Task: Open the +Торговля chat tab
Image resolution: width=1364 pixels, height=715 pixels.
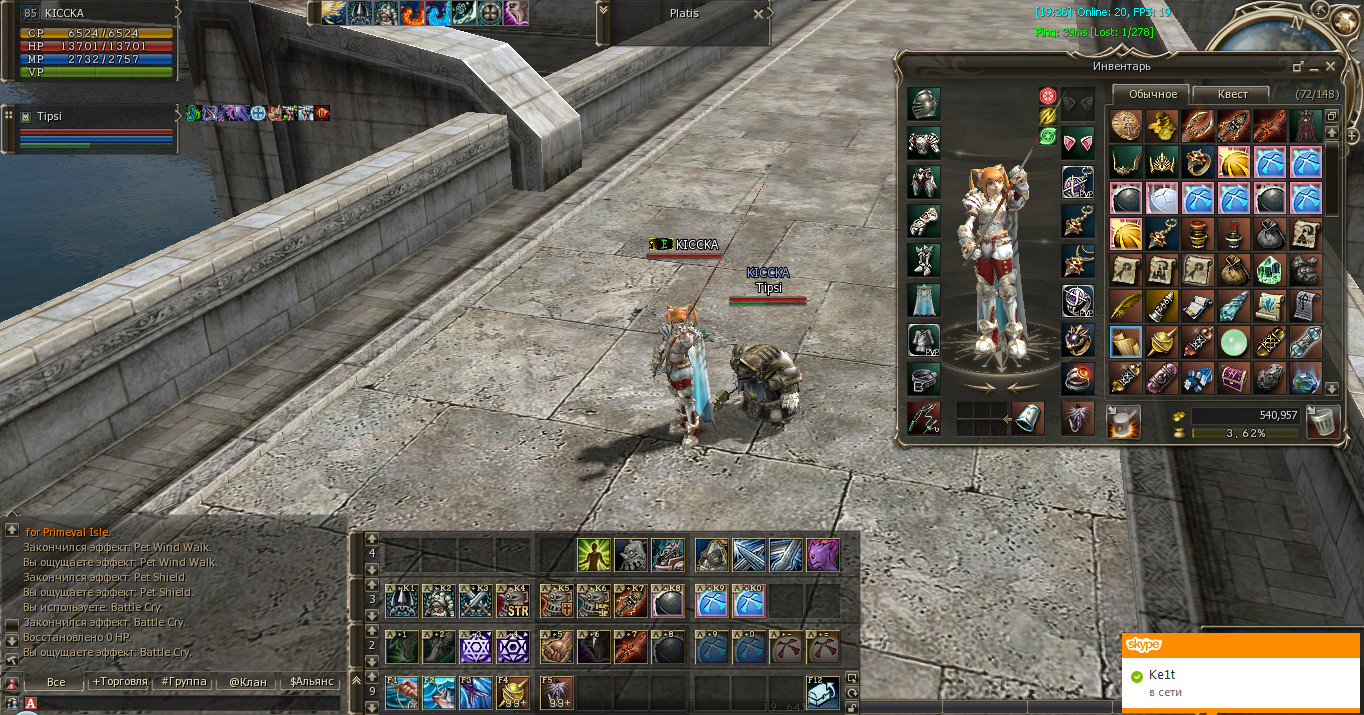Action: click(x=120, y=682)
